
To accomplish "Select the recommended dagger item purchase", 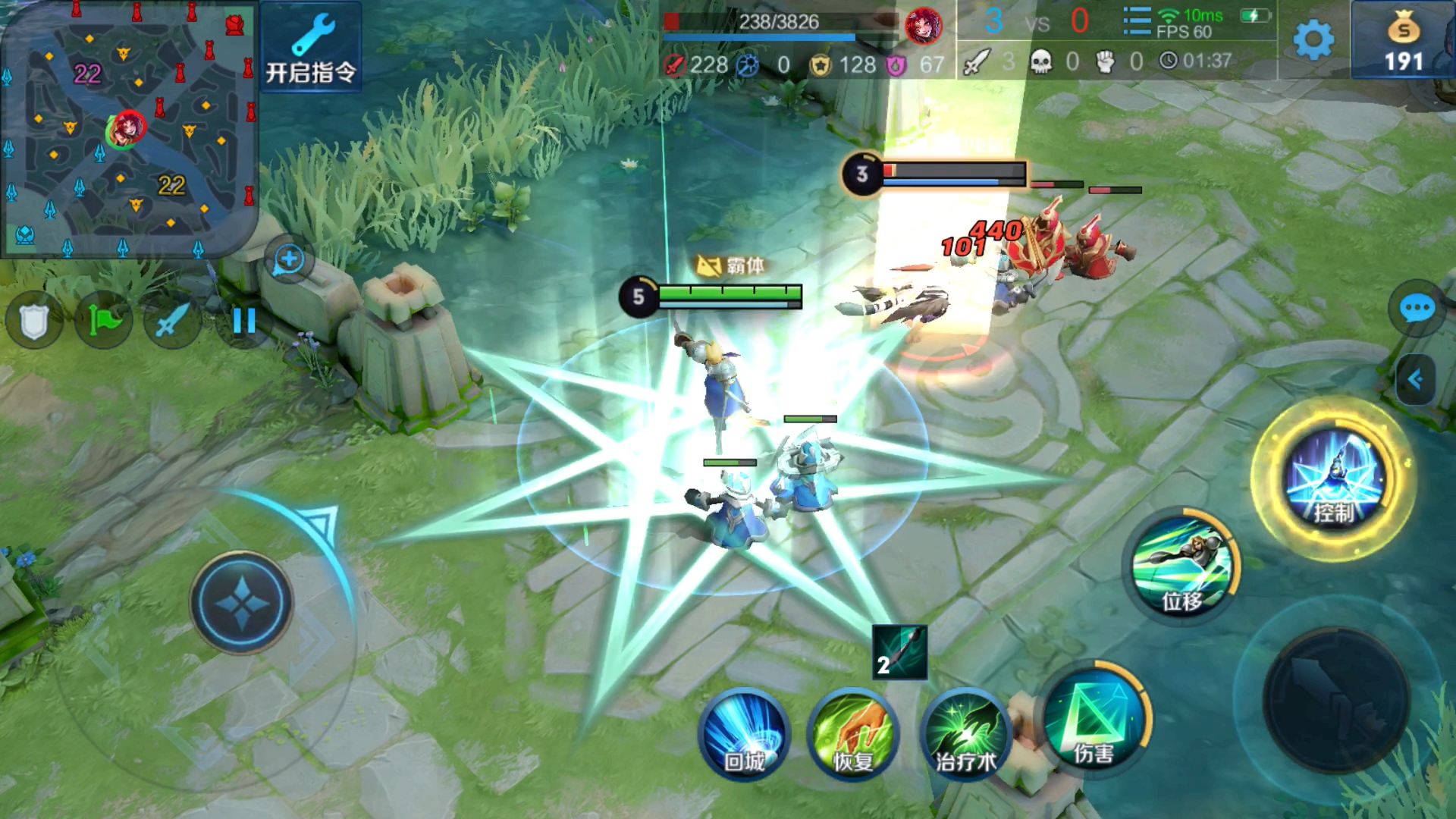I will pos(899,651).
